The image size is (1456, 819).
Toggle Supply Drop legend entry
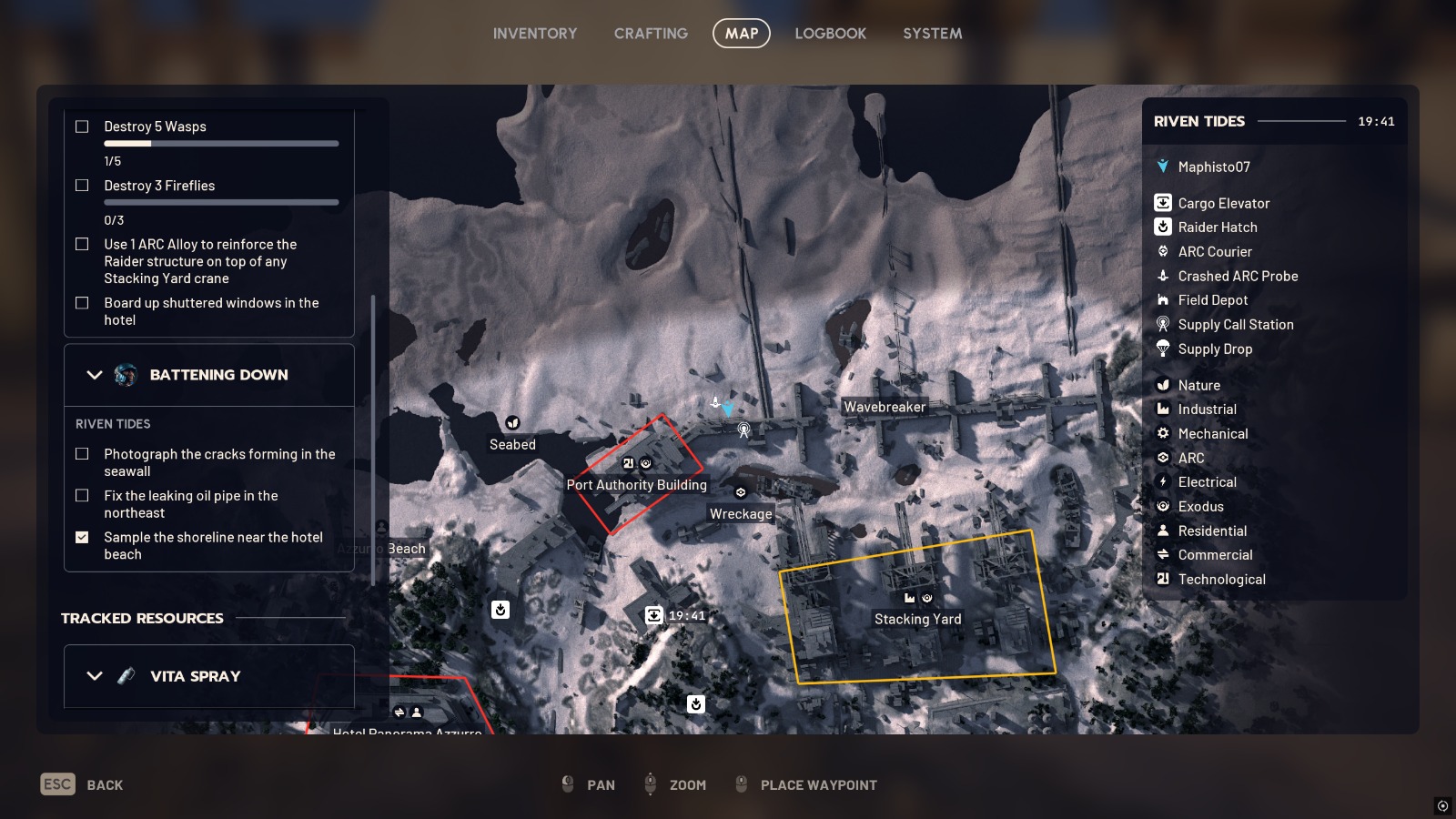click(1214, 349)
